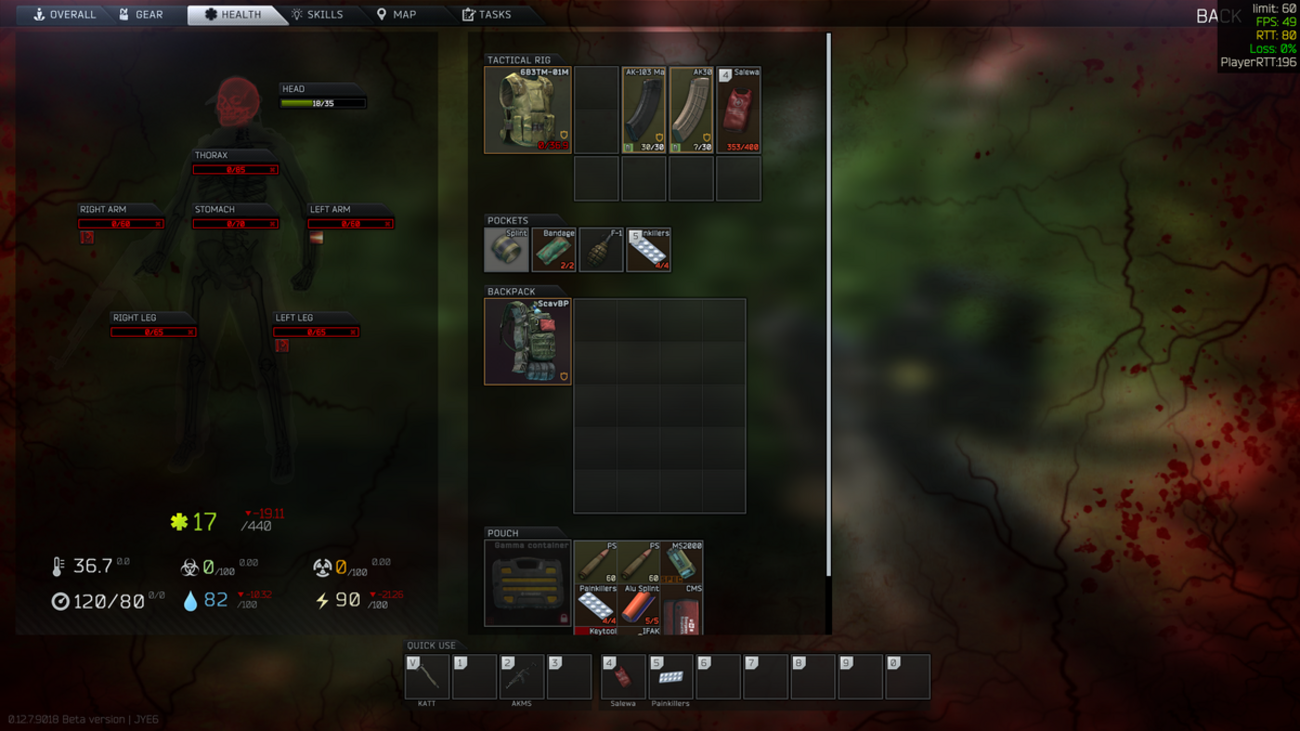
Task: Select the Alu Splint in the pouch
Action: pyautogui.click(x=640, y=605)
